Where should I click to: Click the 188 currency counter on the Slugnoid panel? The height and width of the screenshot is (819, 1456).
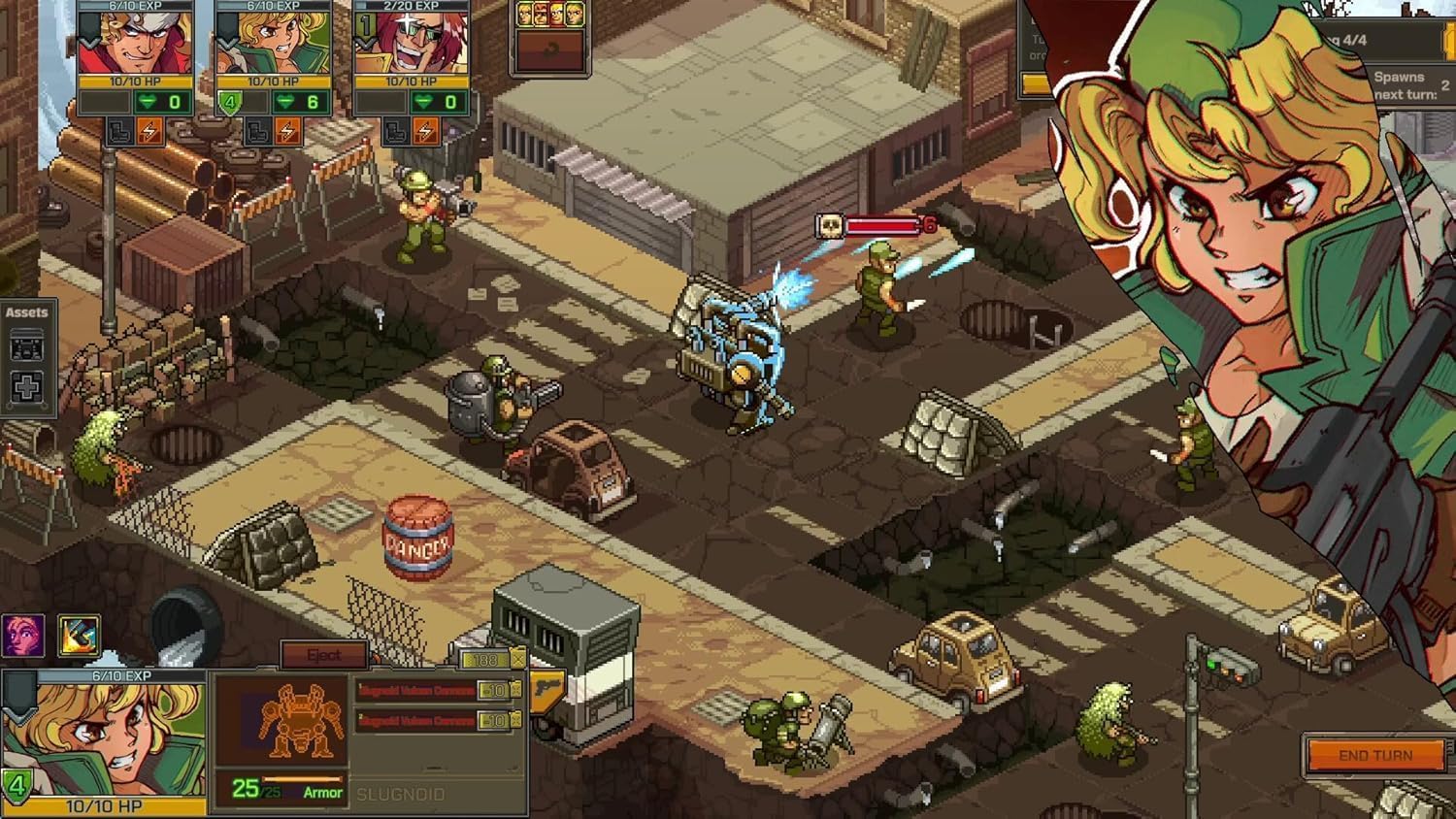coord(485,659)
